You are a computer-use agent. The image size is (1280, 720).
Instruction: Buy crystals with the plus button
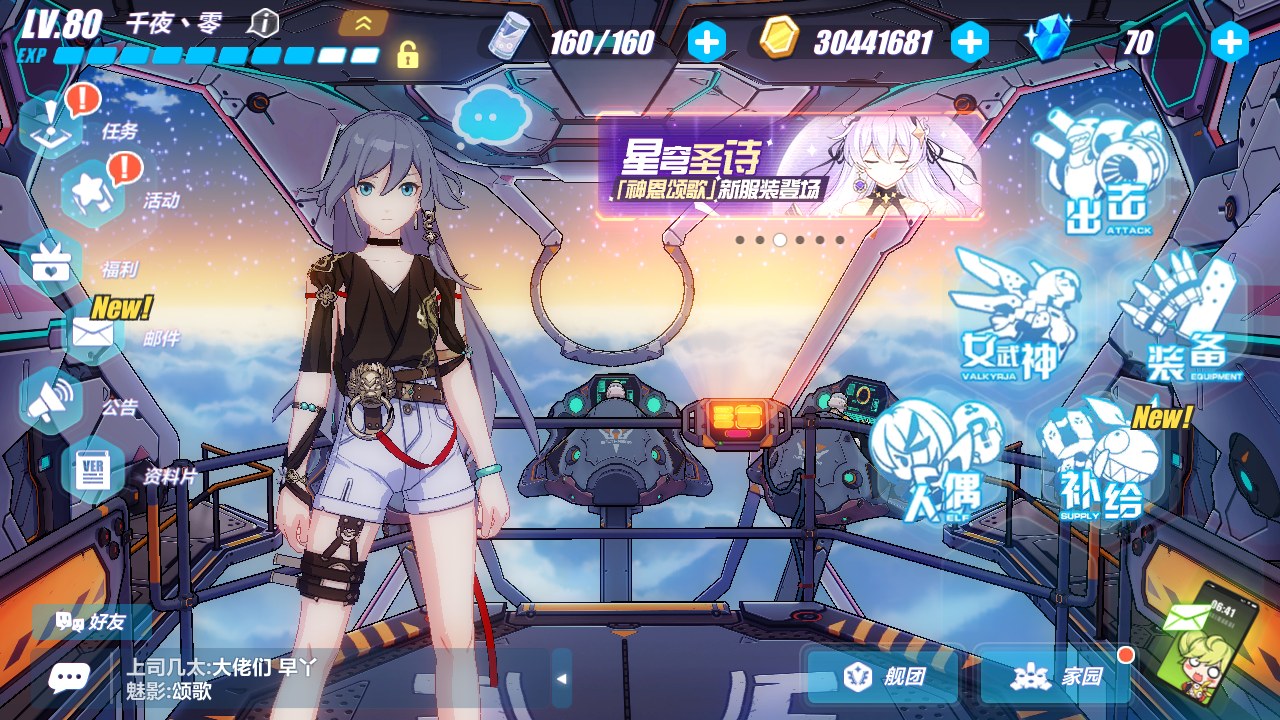click(1229, 42)
